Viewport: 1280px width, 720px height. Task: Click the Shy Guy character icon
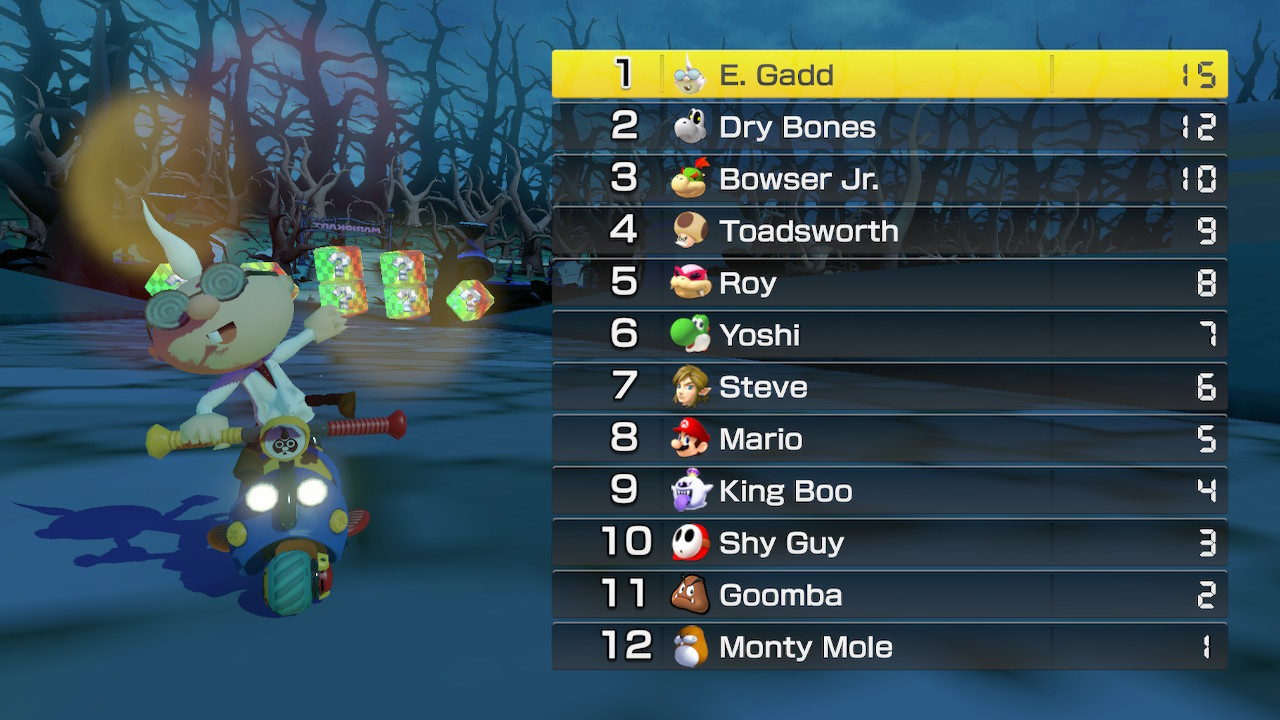coord(692,543)
